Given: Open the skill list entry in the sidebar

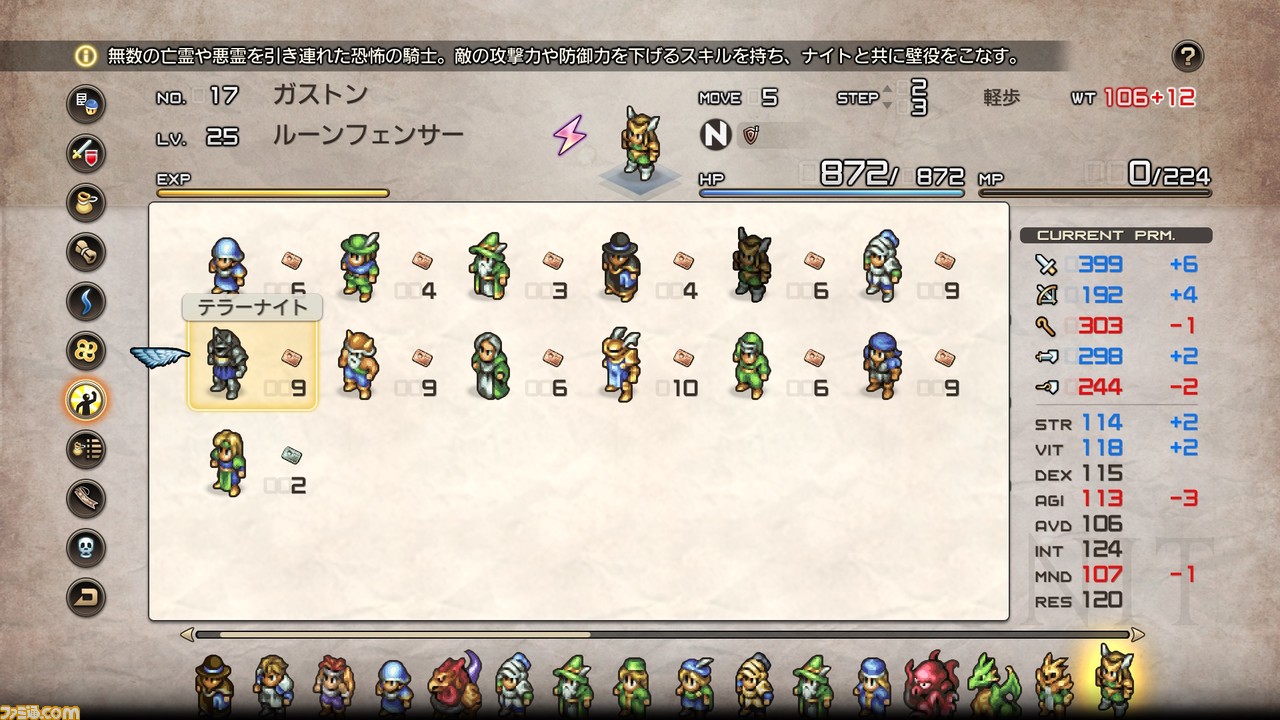Looking at the screenshot, I should pyautogui.click(x=85, y=450).
